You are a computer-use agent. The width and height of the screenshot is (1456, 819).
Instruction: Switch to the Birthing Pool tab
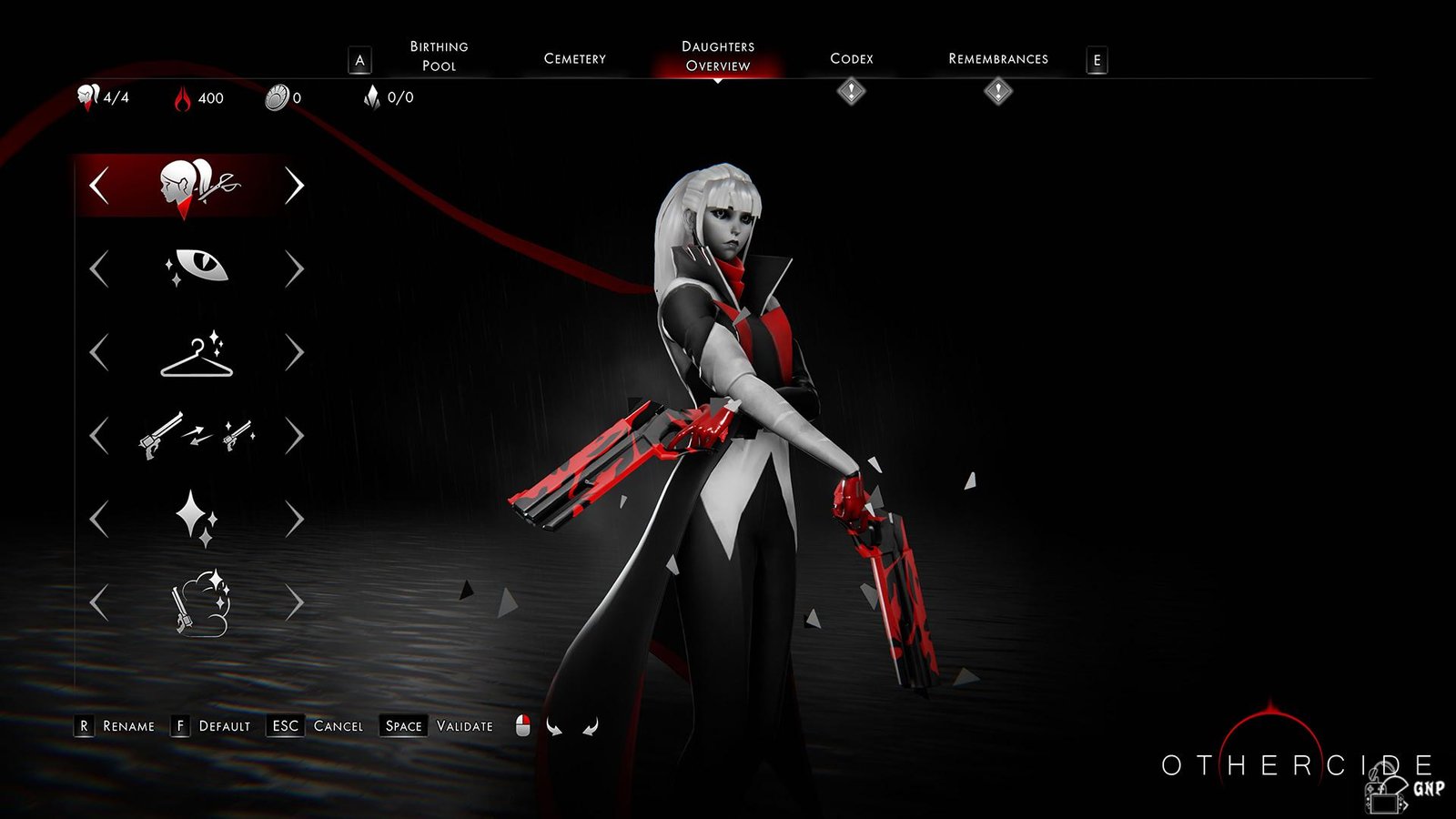(439, 56)
